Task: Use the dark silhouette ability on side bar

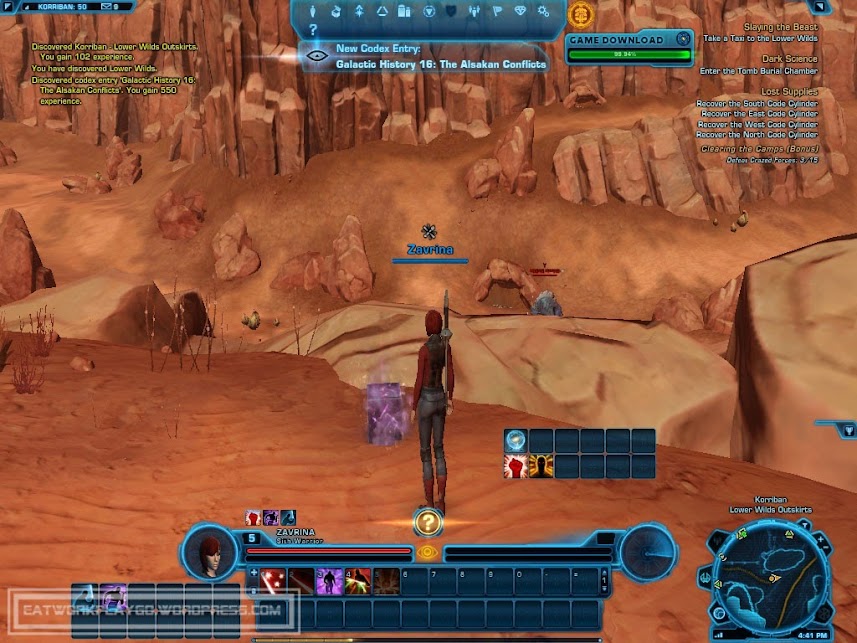Action: click(x=541, y=466)
